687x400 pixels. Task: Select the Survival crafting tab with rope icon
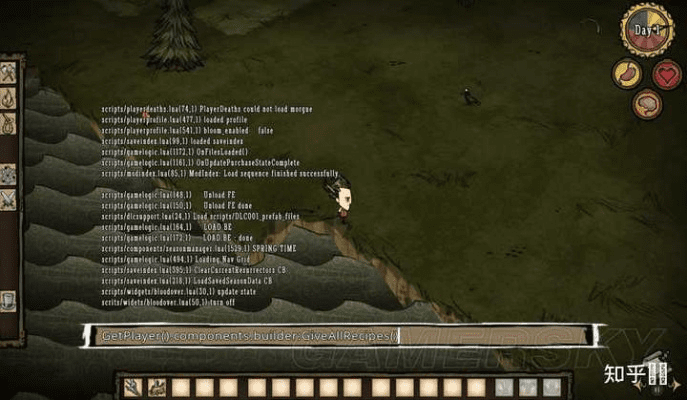pyautogui.click(x=8, y=124)
